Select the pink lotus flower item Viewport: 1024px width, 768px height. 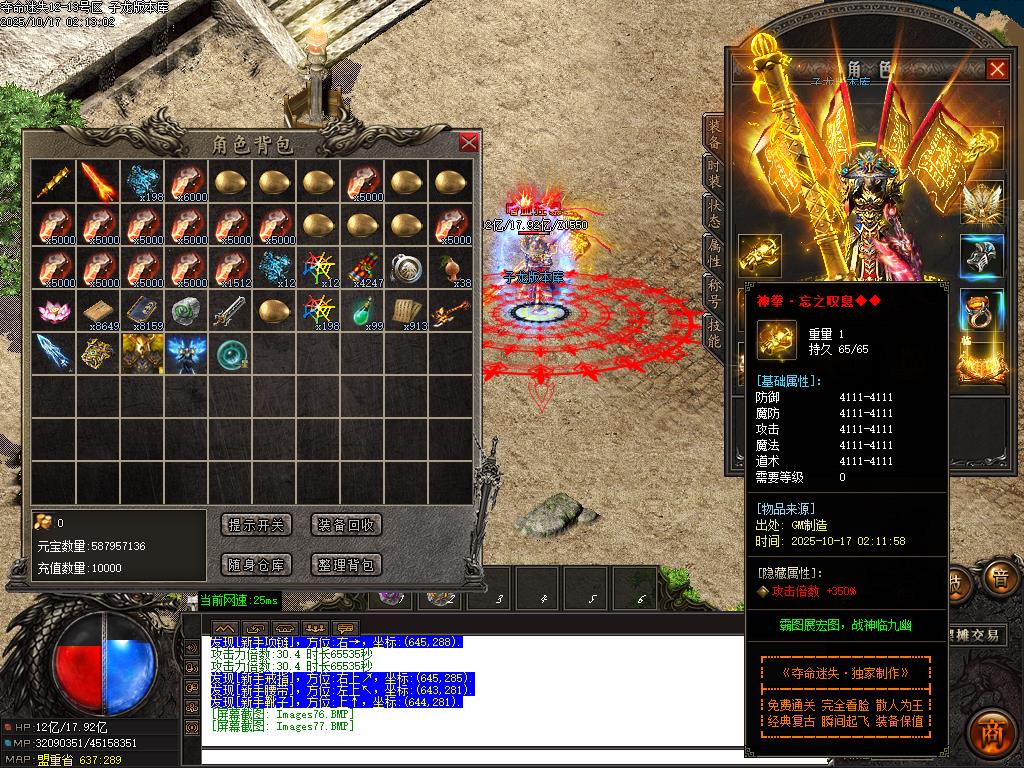(52, 310)
